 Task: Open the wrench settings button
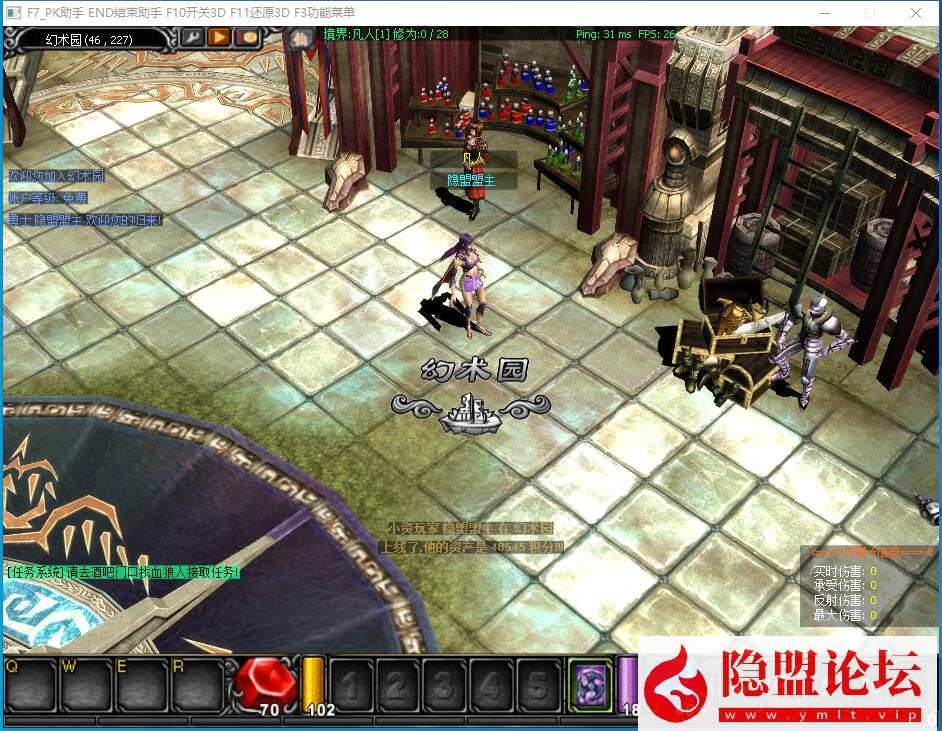tap(191, 38)
